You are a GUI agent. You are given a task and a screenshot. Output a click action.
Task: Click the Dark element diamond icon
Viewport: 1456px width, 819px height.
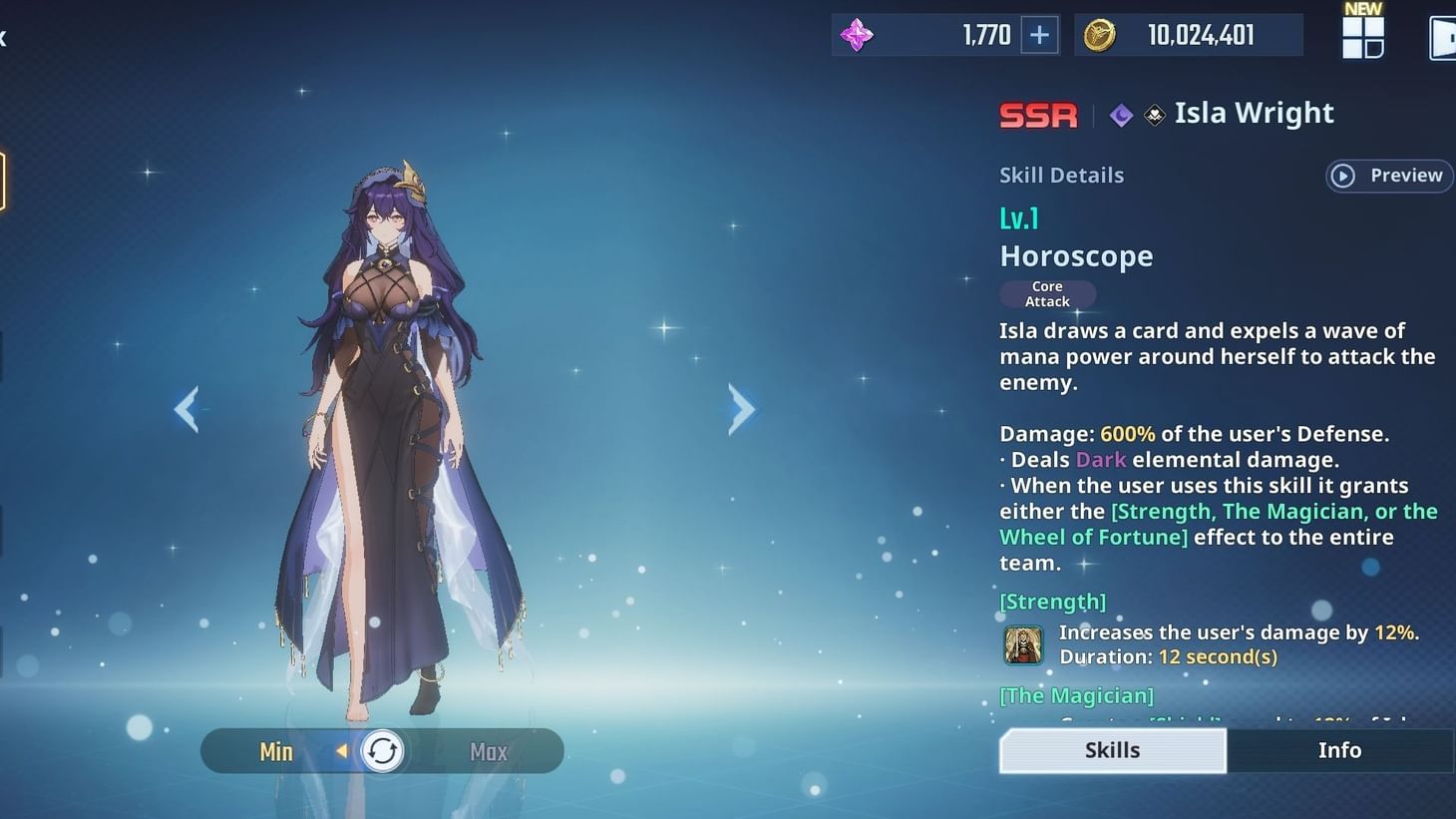(1120, 115)
